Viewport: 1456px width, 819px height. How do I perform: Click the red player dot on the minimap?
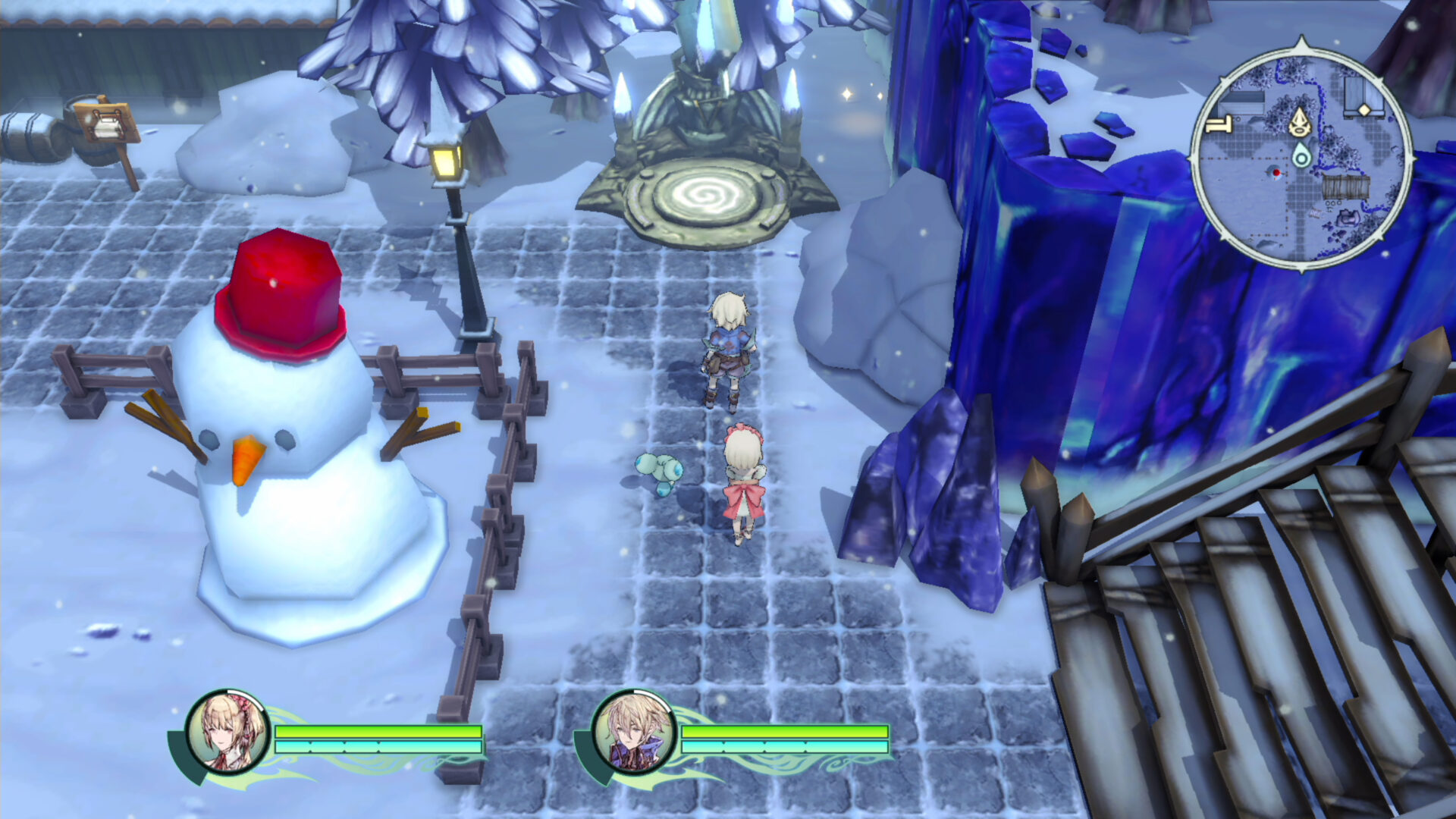(1277, 172)
